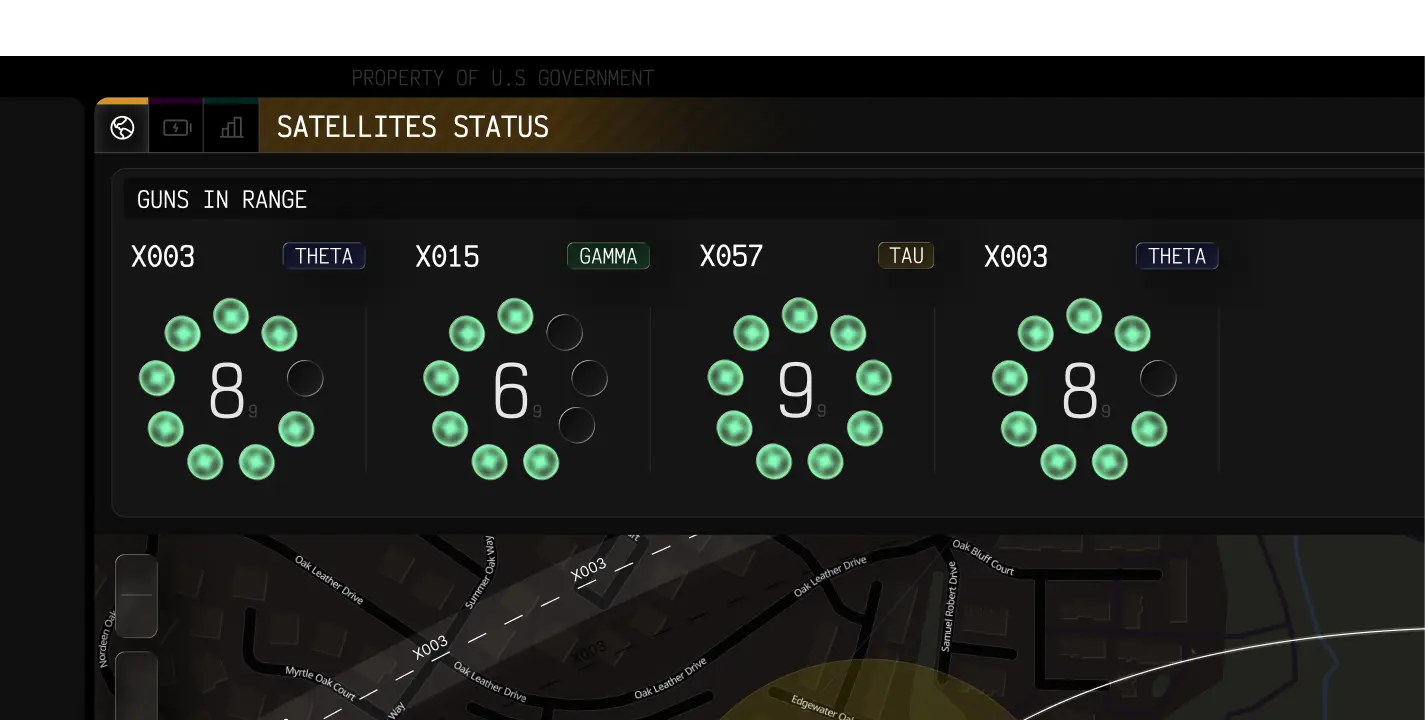This screenshot has width=1425, height=720.
Task: Open the battery power tab
Action: (177, 127)
